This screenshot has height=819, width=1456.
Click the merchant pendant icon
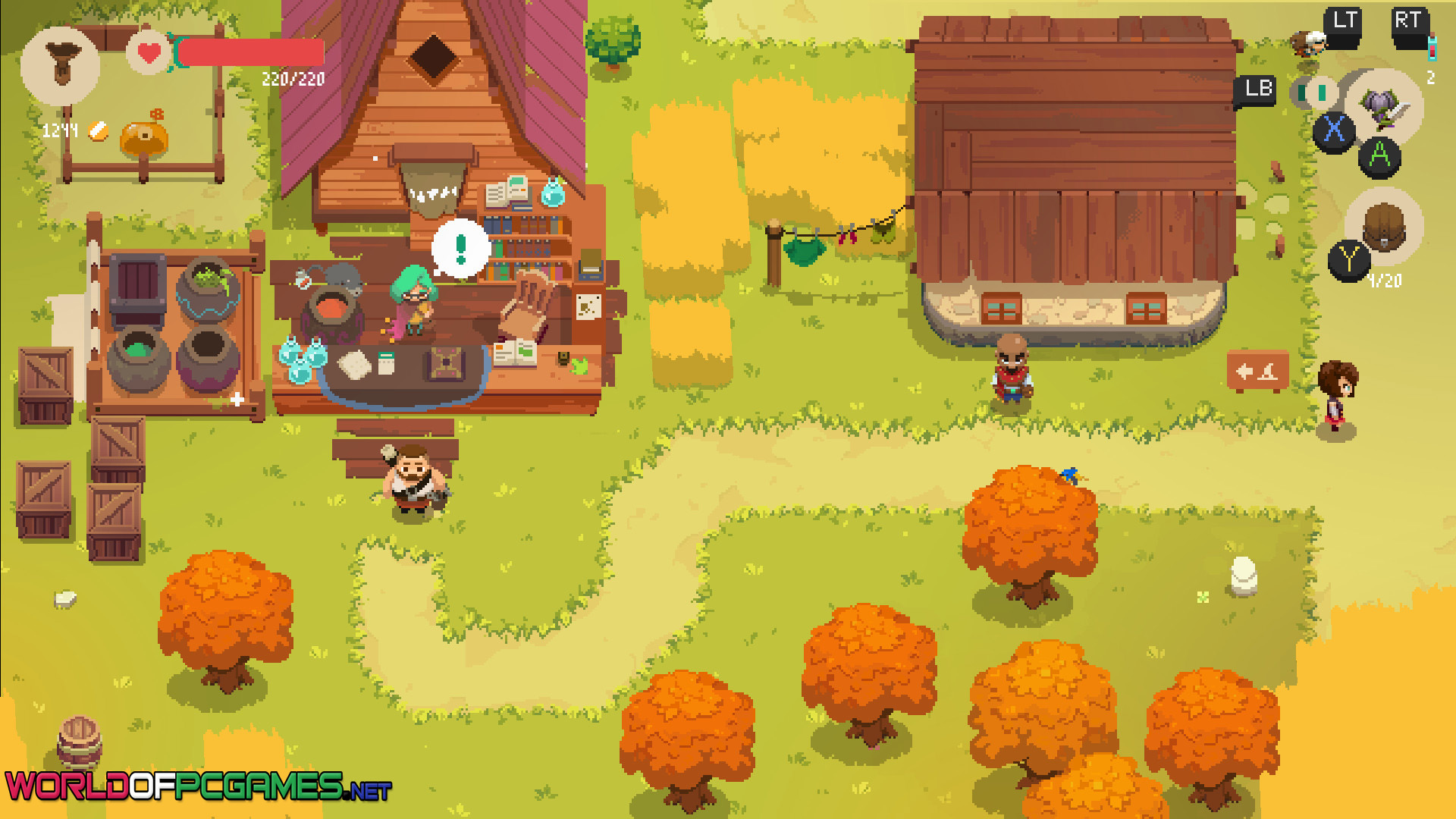[60, 64]
